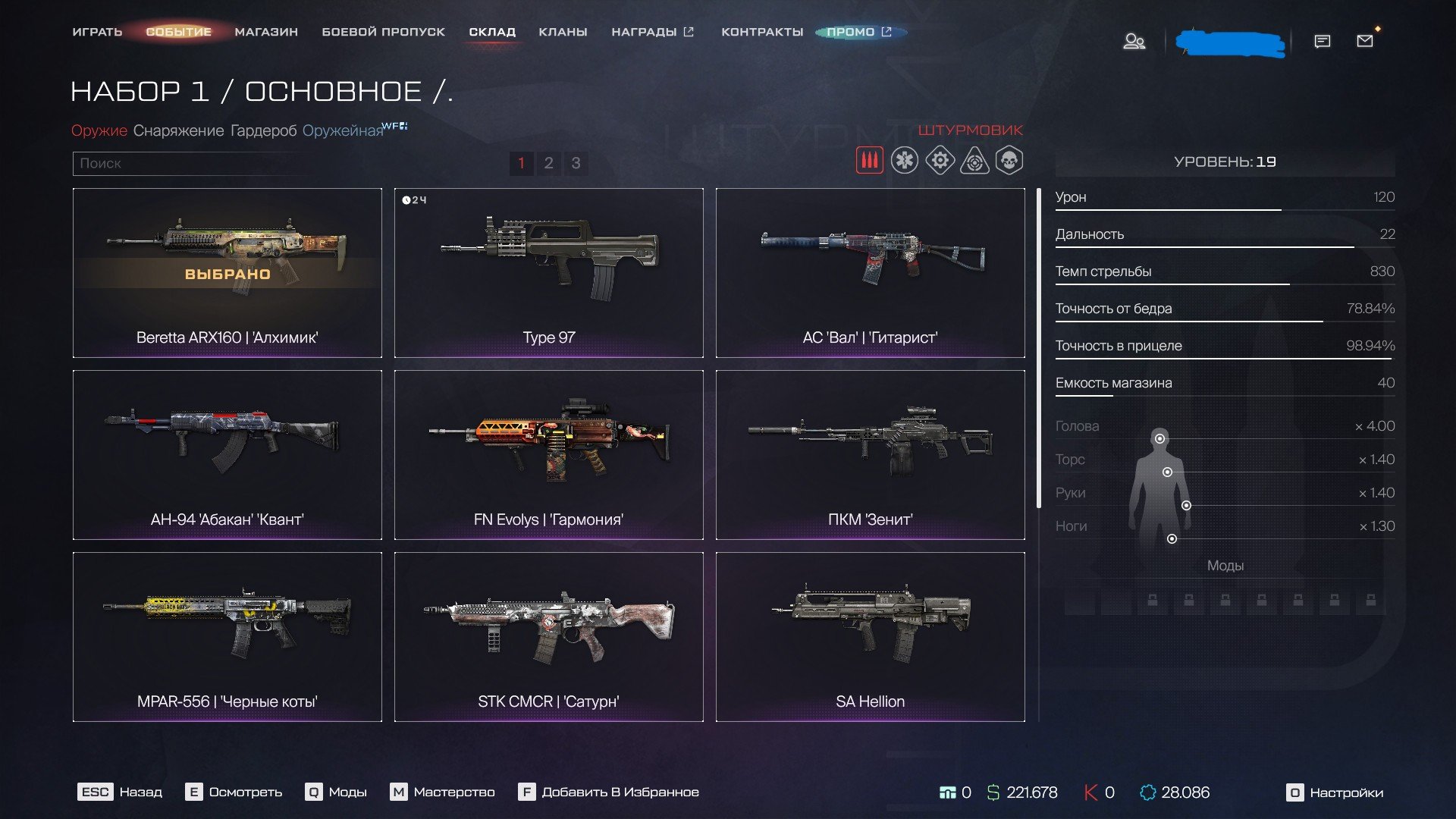Viewport: 1456px width, 819px height.
Task: Click the Промо external link
Action: coord(859,32)
